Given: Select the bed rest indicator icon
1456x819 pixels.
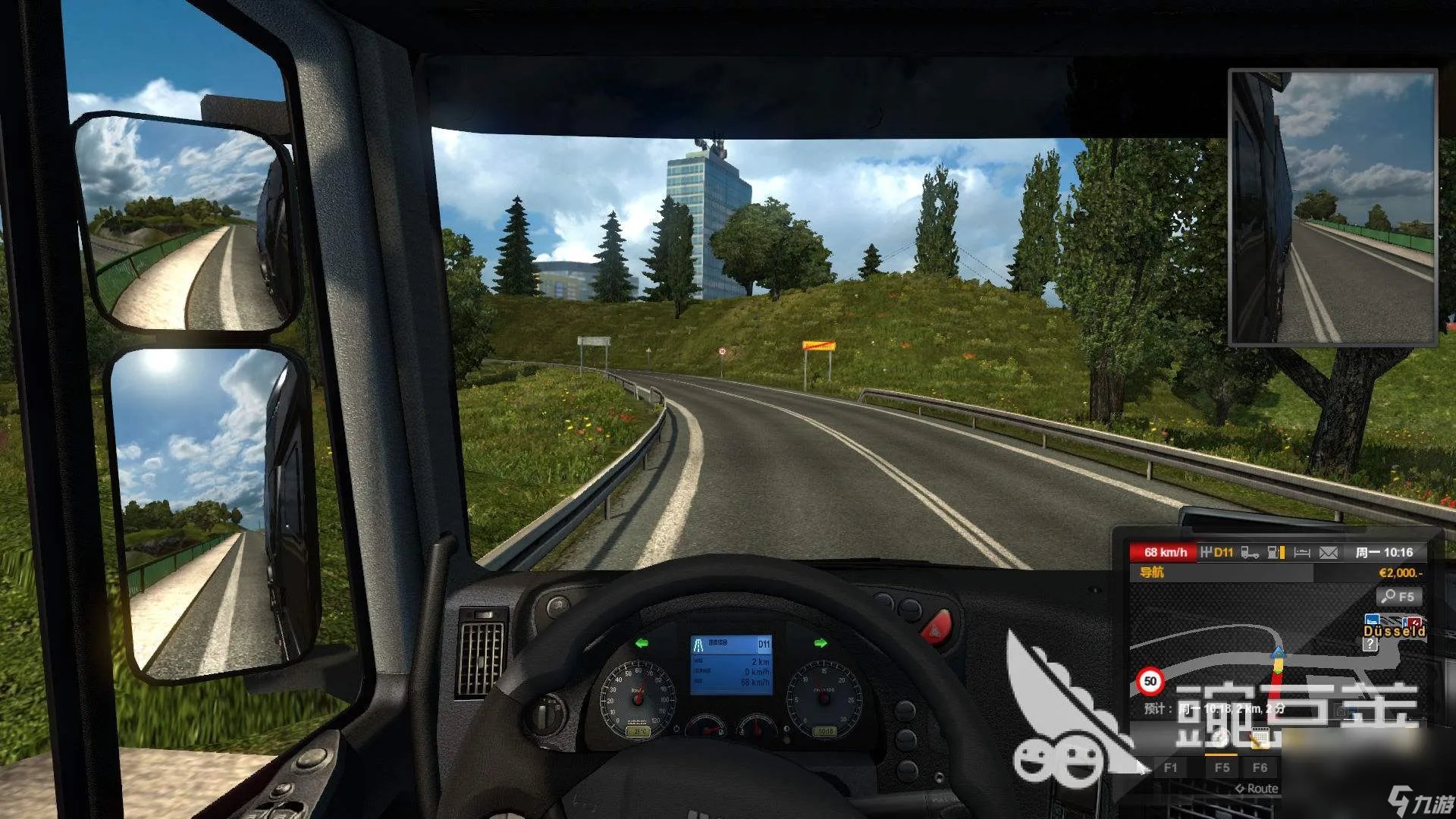Looking at the screenshot, I should (x=1302, y=553).
